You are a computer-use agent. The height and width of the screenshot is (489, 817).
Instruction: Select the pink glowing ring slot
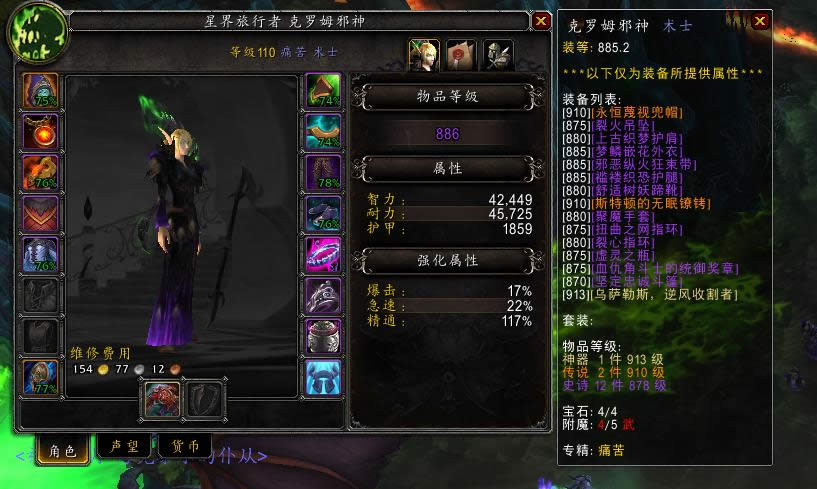tap(323, 254)
